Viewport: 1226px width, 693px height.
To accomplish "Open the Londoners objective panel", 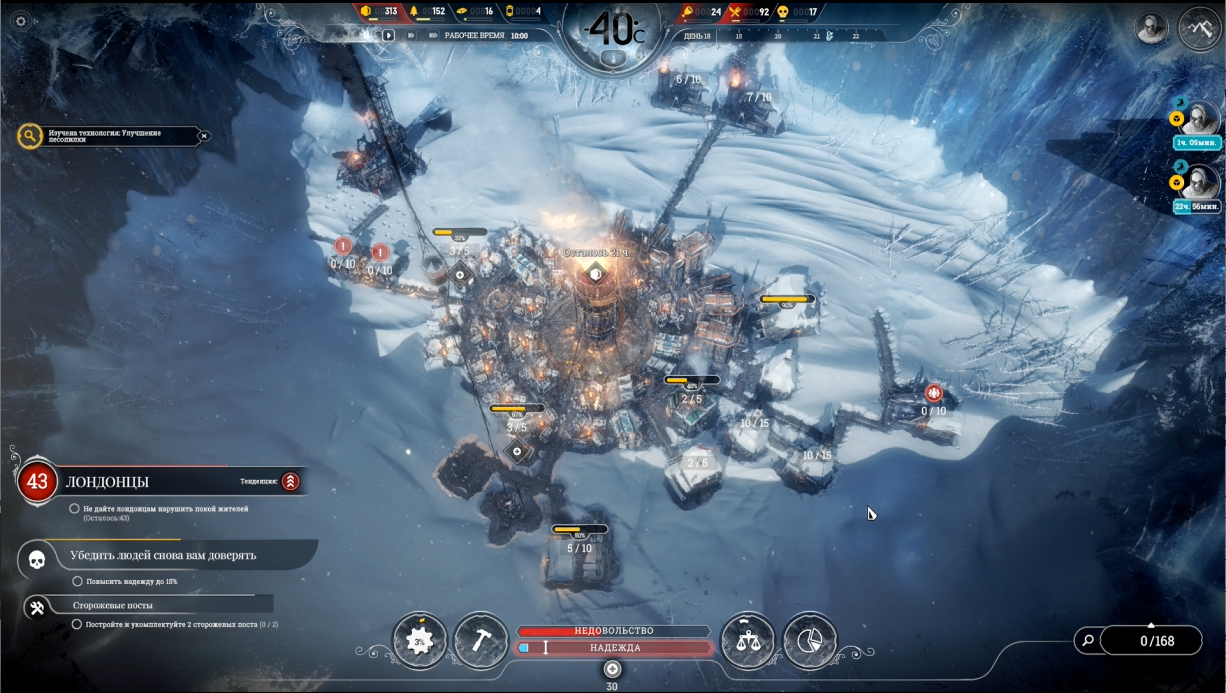I will pos(37,482).
